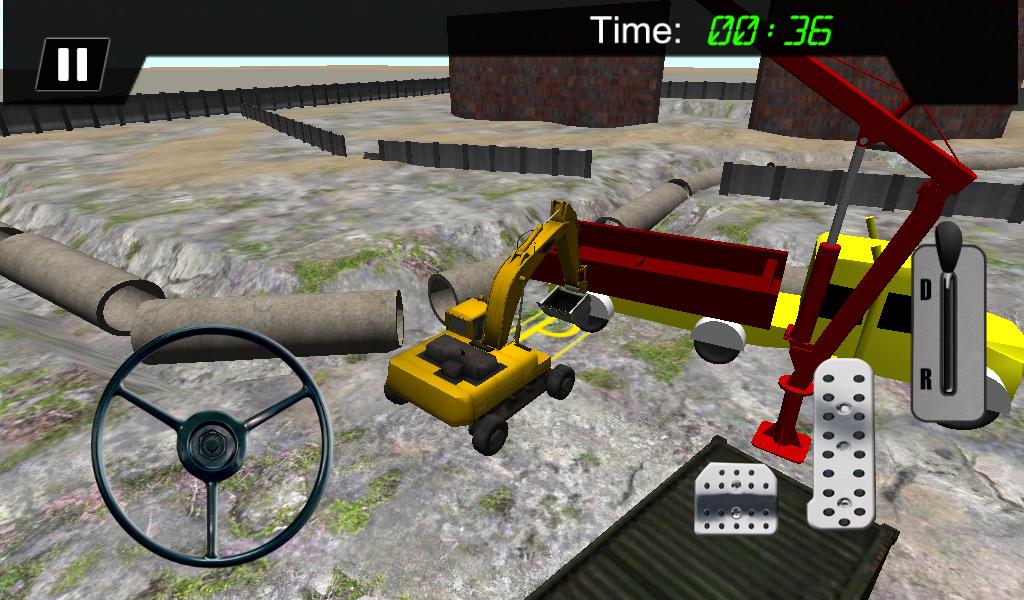Pause the game with the pause button
The height and width of the screenshot is (600, 1024).
pyautogui.click(x=72, y=65)
